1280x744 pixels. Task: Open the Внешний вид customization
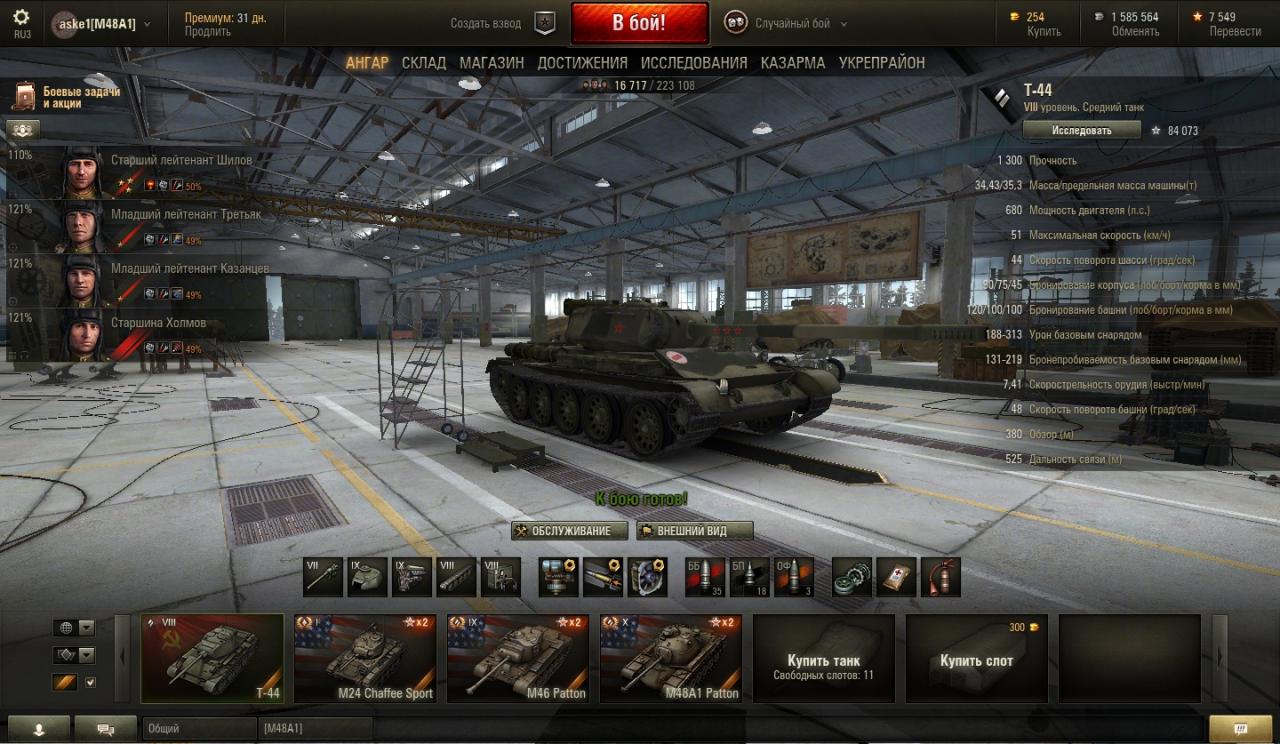coord(694,531)
